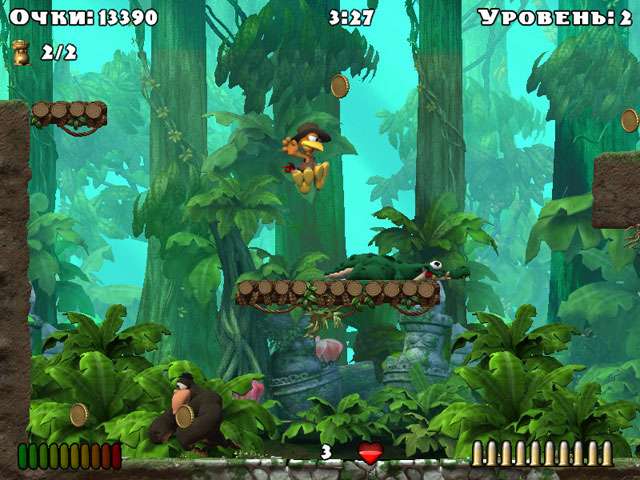Image resolution: width=640 pixels, height=480 pixels.
Task: Click the red heart lives icon
Action: click(370, 453)
